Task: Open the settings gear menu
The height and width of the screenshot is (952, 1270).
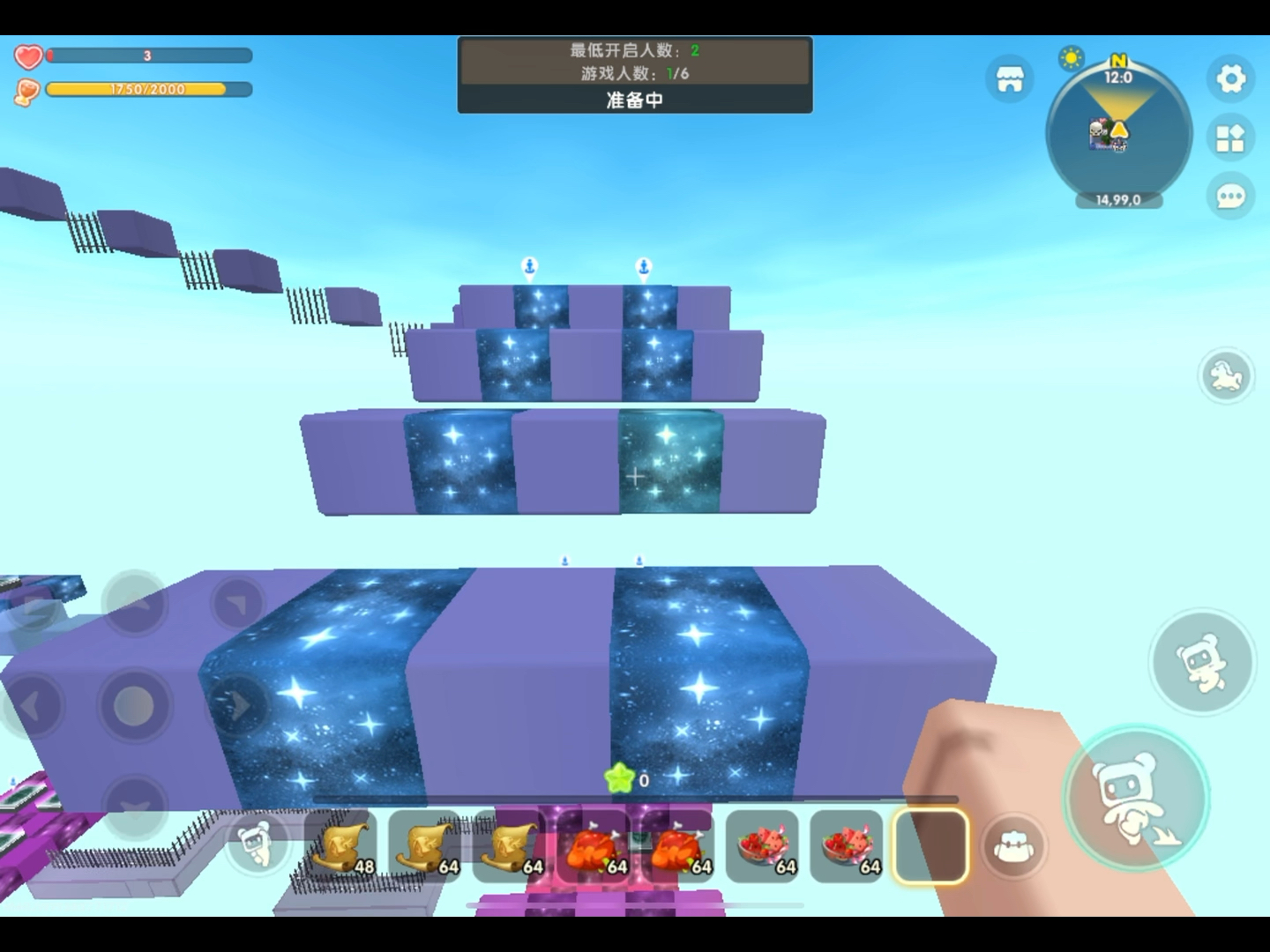Action: click(1231, 79)
